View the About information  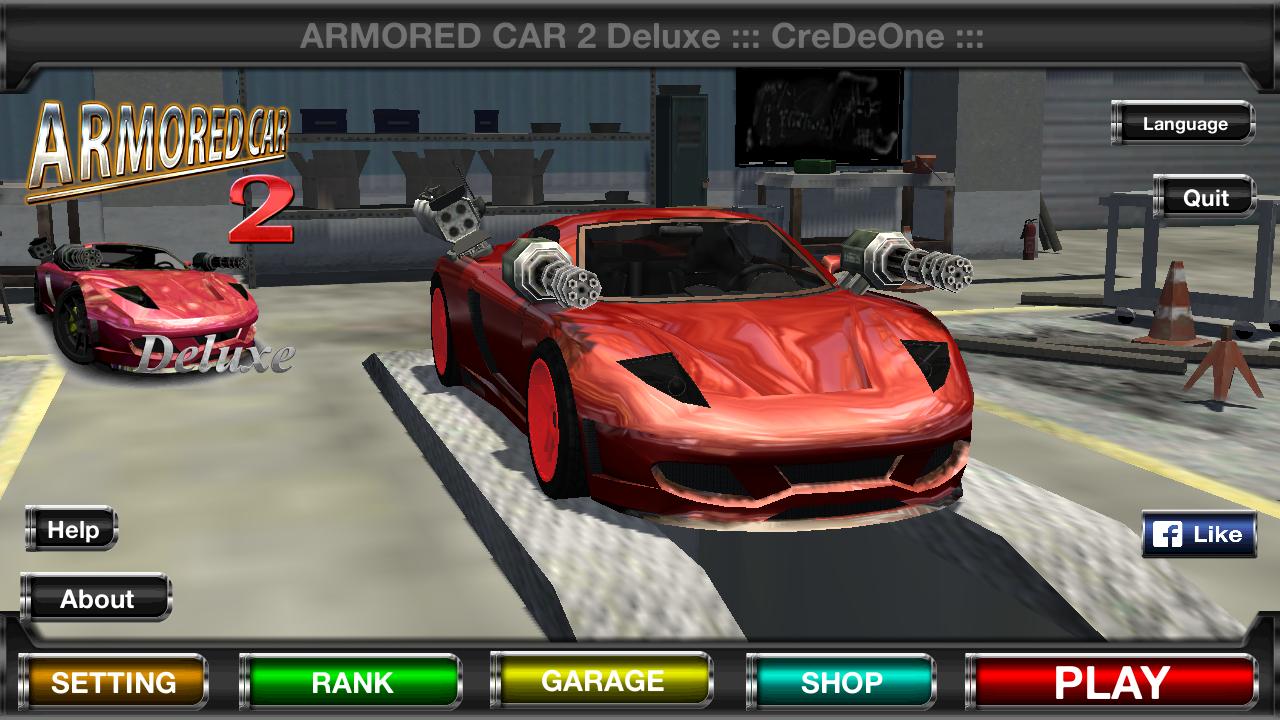(x=97, y=599)
